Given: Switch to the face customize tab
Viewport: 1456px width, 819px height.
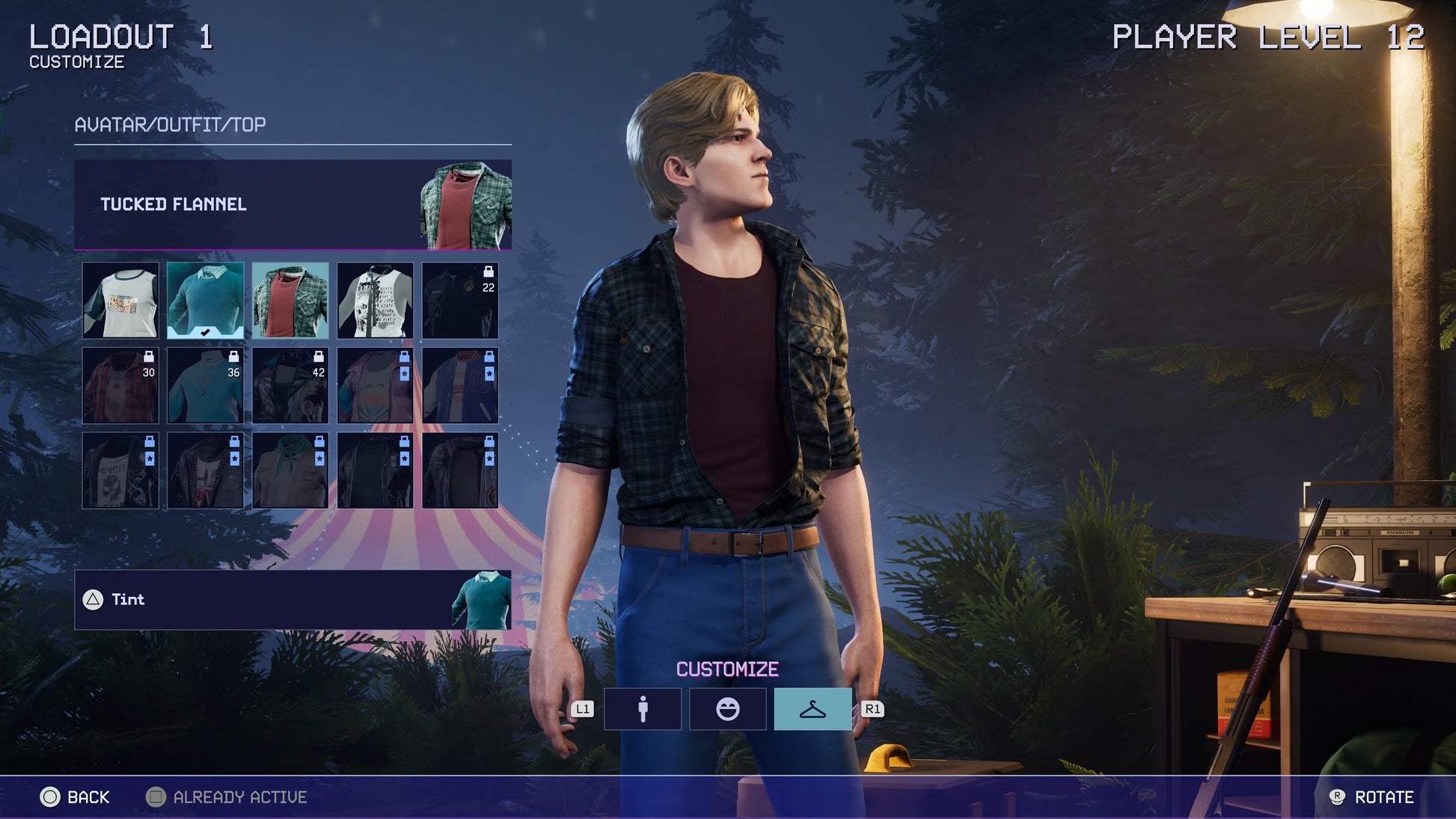Looking at the screenshot, I should (x=727, y=709).
